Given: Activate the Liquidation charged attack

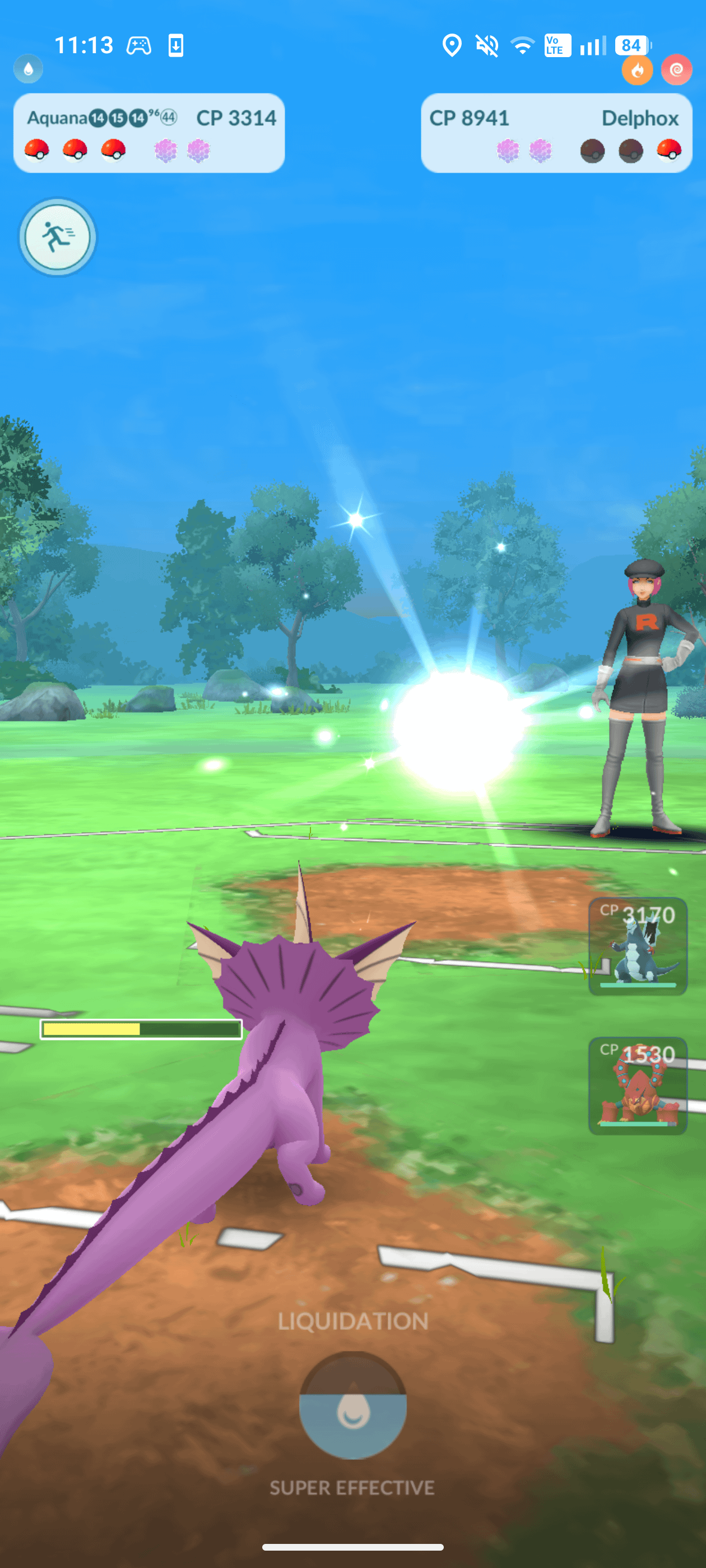Looking at the screenshot, I should pos(352,1404).
